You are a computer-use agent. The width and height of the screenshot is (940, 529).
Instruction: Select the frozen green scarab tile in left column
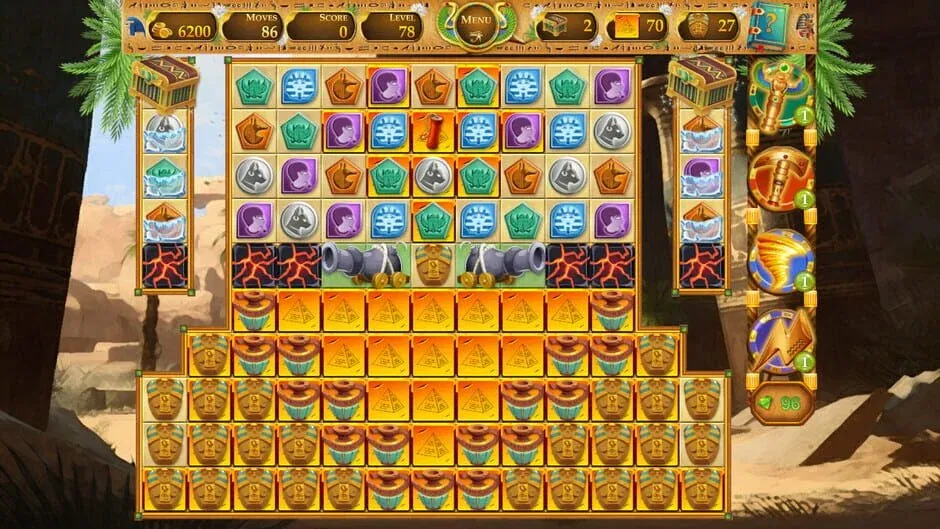(x=165, y=178)
